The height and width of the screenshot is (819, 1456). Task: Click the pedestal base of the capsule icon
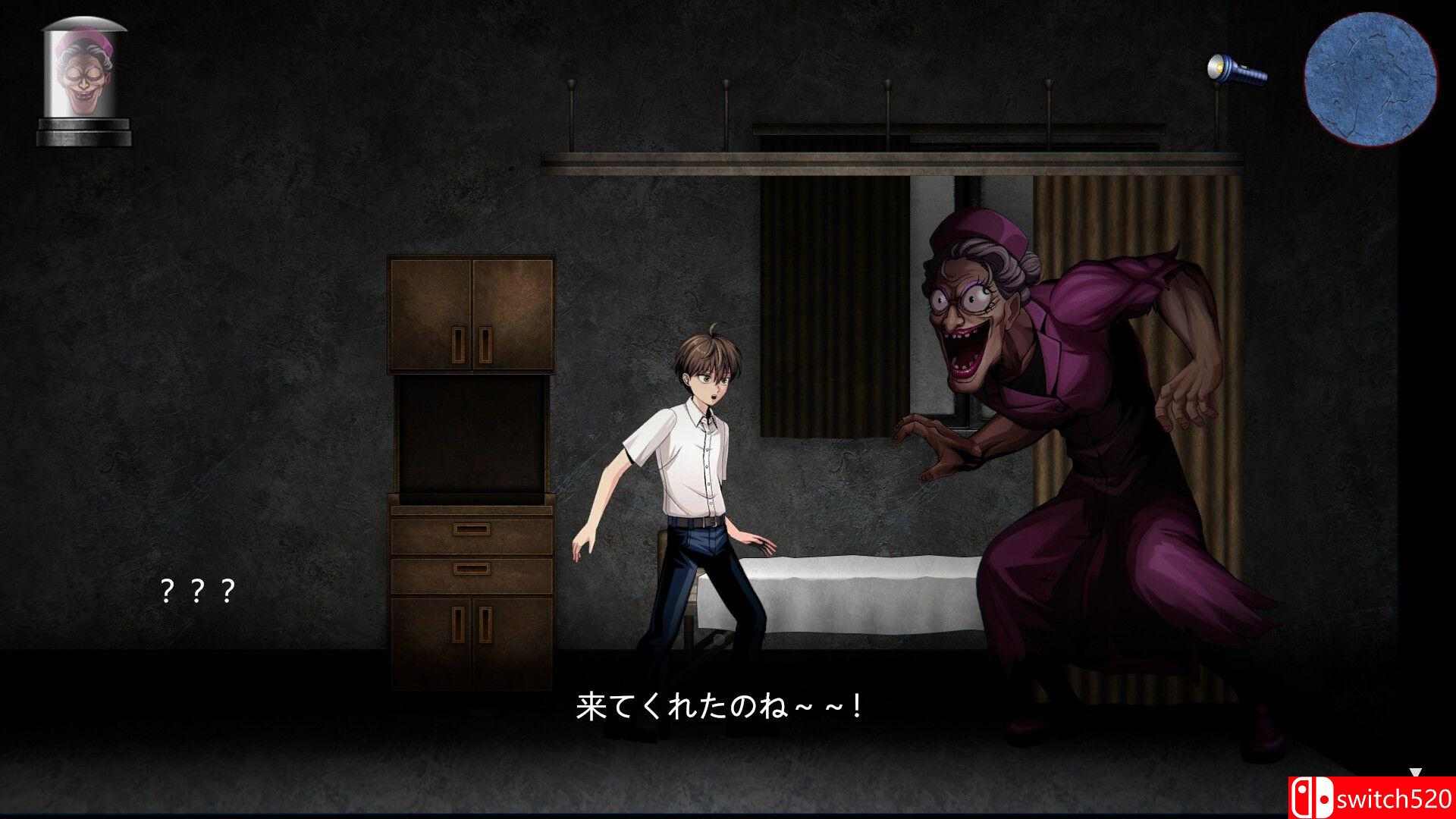[x=83, y=129]
